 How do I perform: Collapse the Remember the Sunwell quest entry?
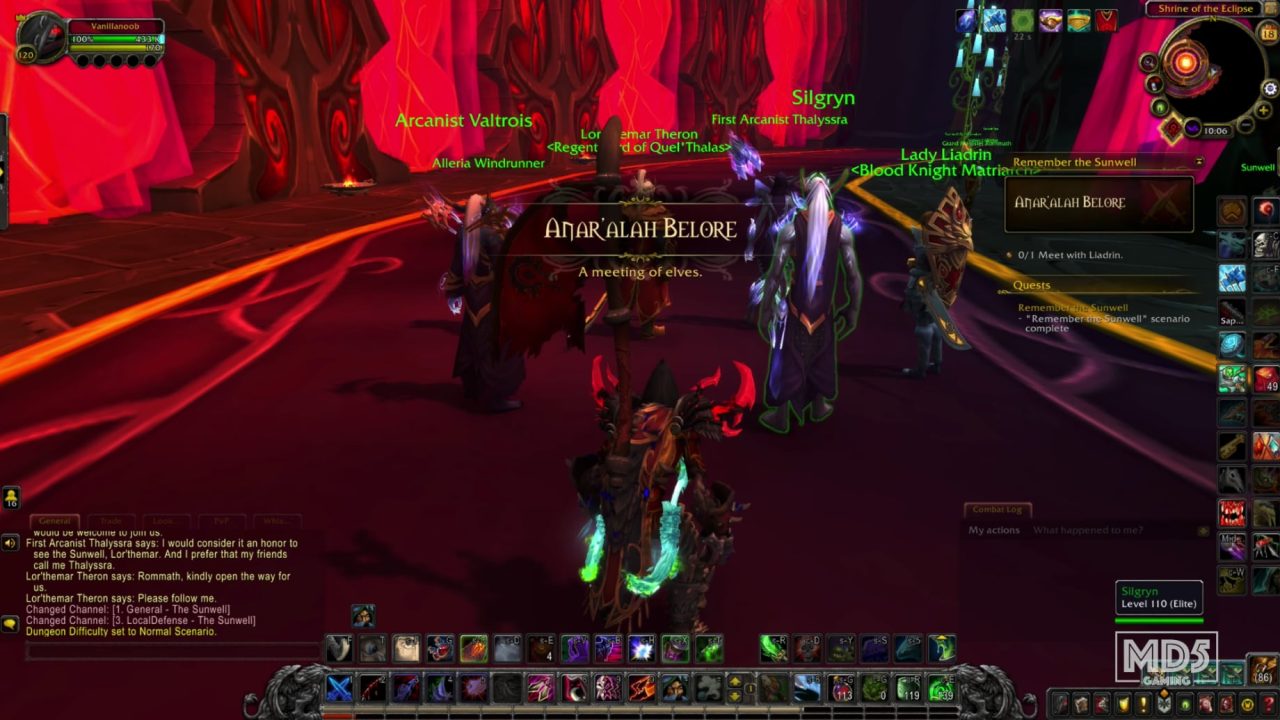click(x=1199, y=160)
